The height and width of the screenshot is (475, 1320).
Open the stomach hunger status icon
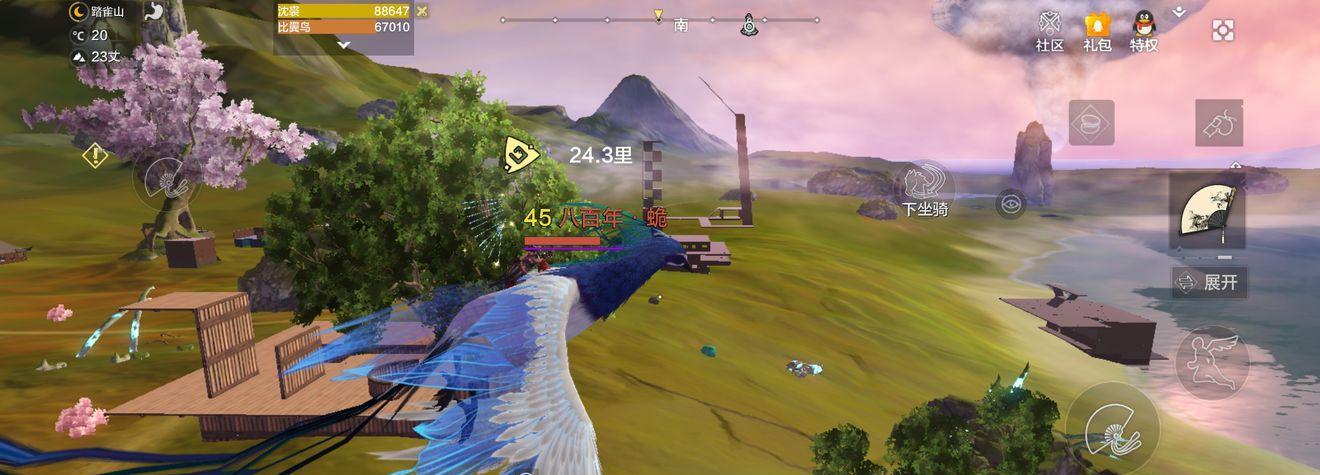[x=155, y=12]
